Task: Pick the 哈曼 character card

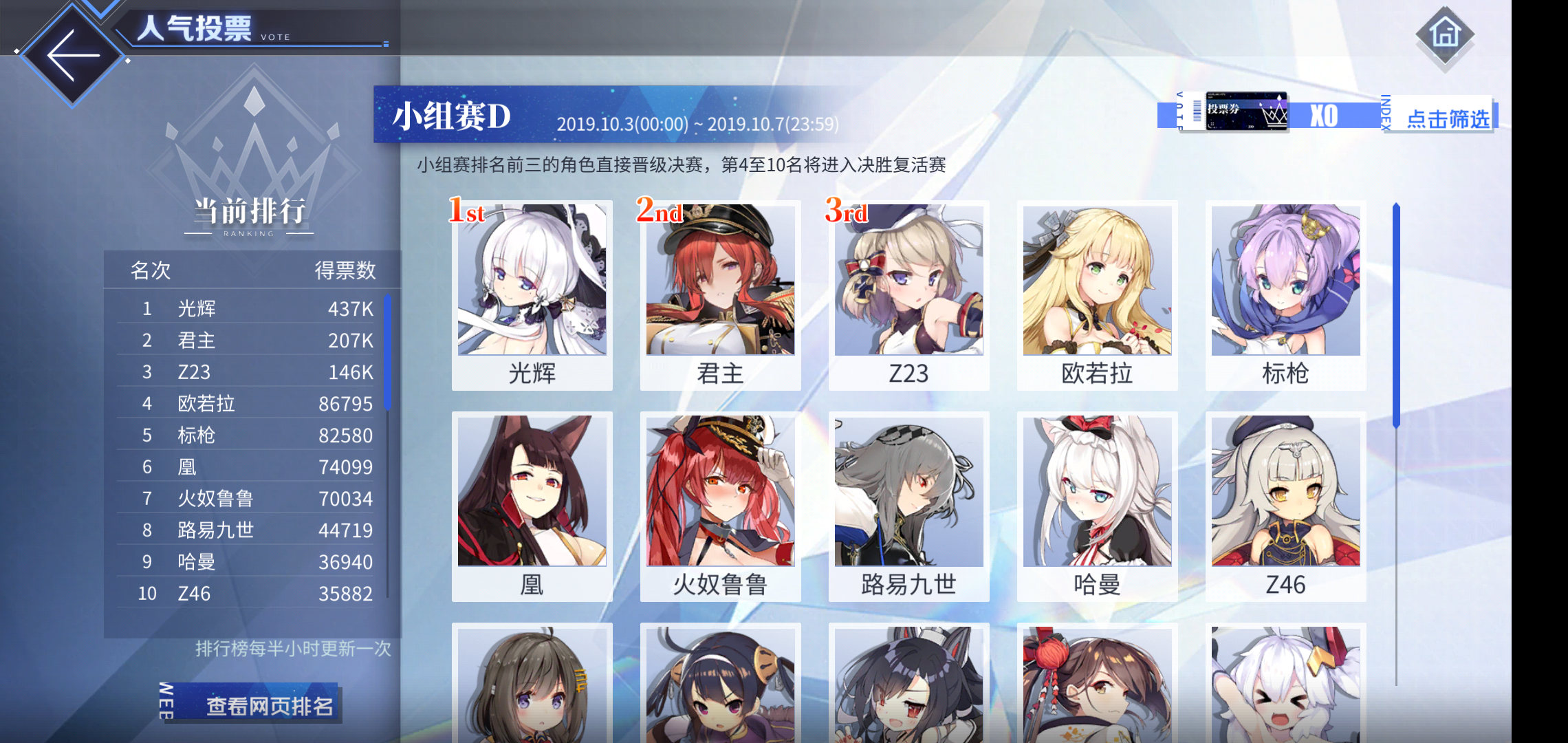Action: coord(1097,506)
